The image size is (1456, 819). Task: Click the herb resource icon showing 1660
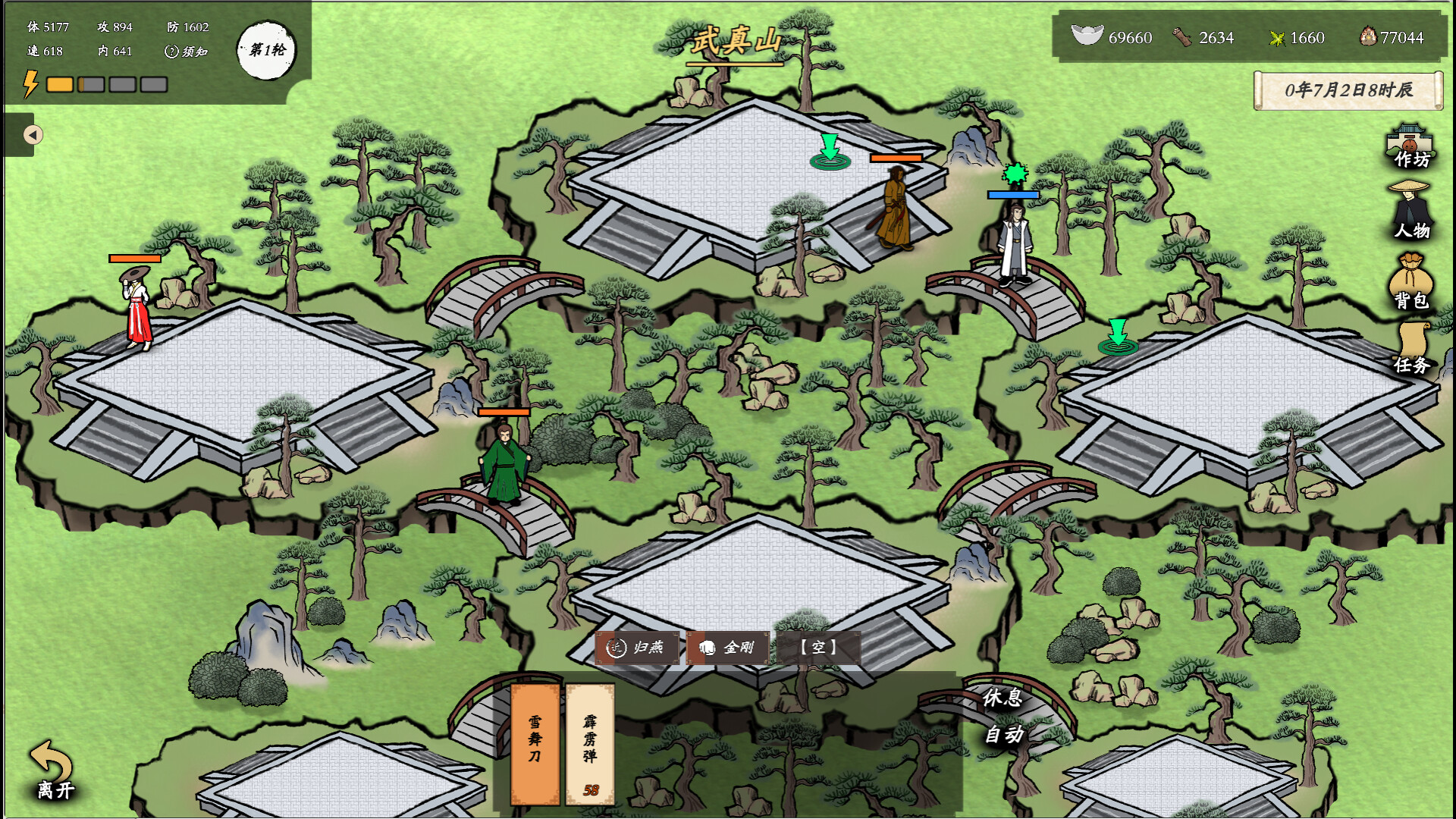click(1278, 38)
